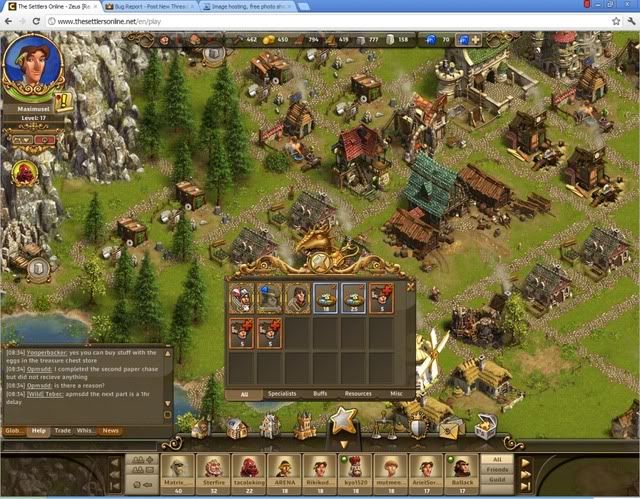Image resolution: width=640 pixels, height=499 pixels.
Task: Select the fish platter buff with 25
Action: coord(354,300)
